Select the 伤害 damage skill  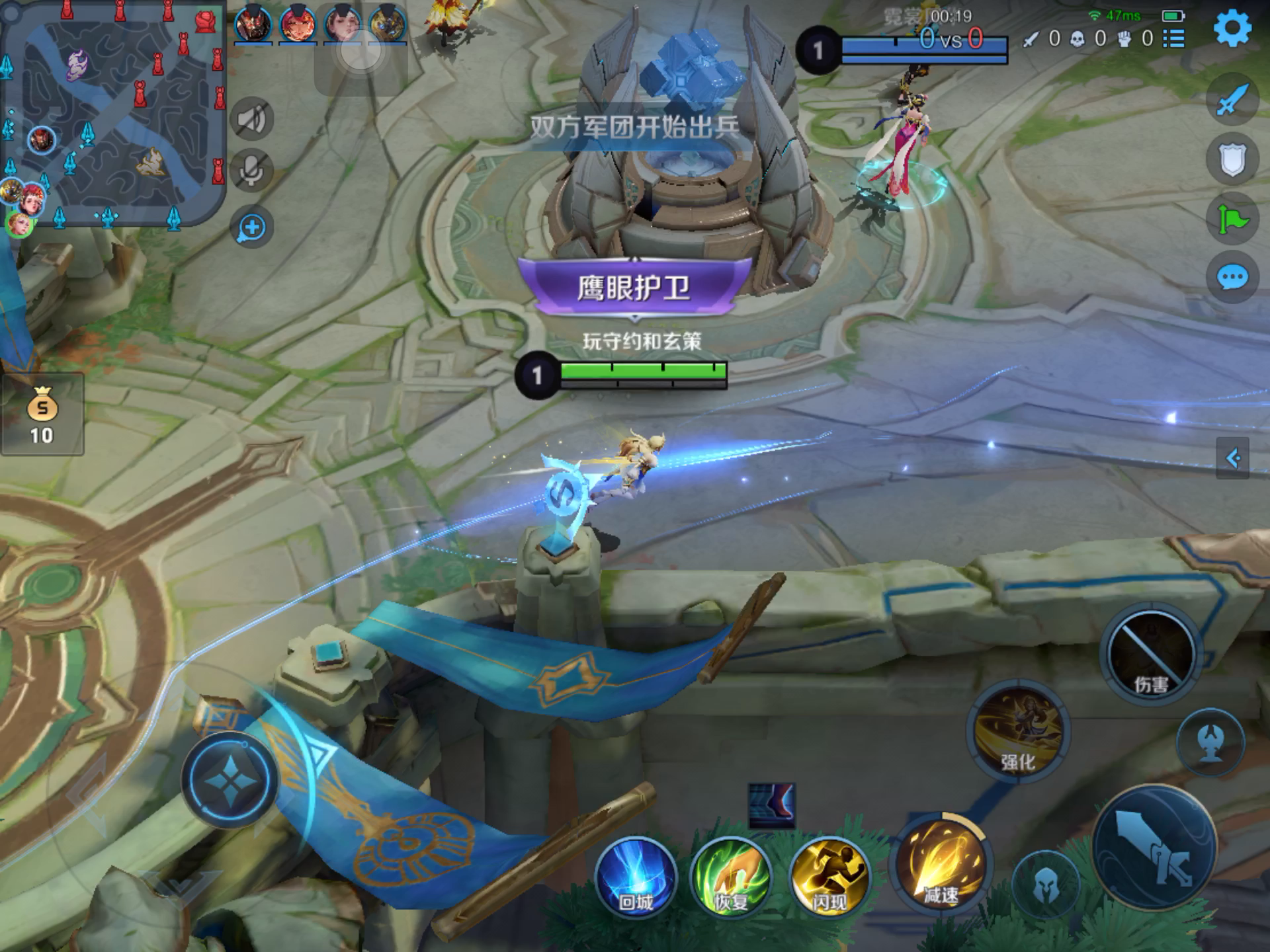1151,653
